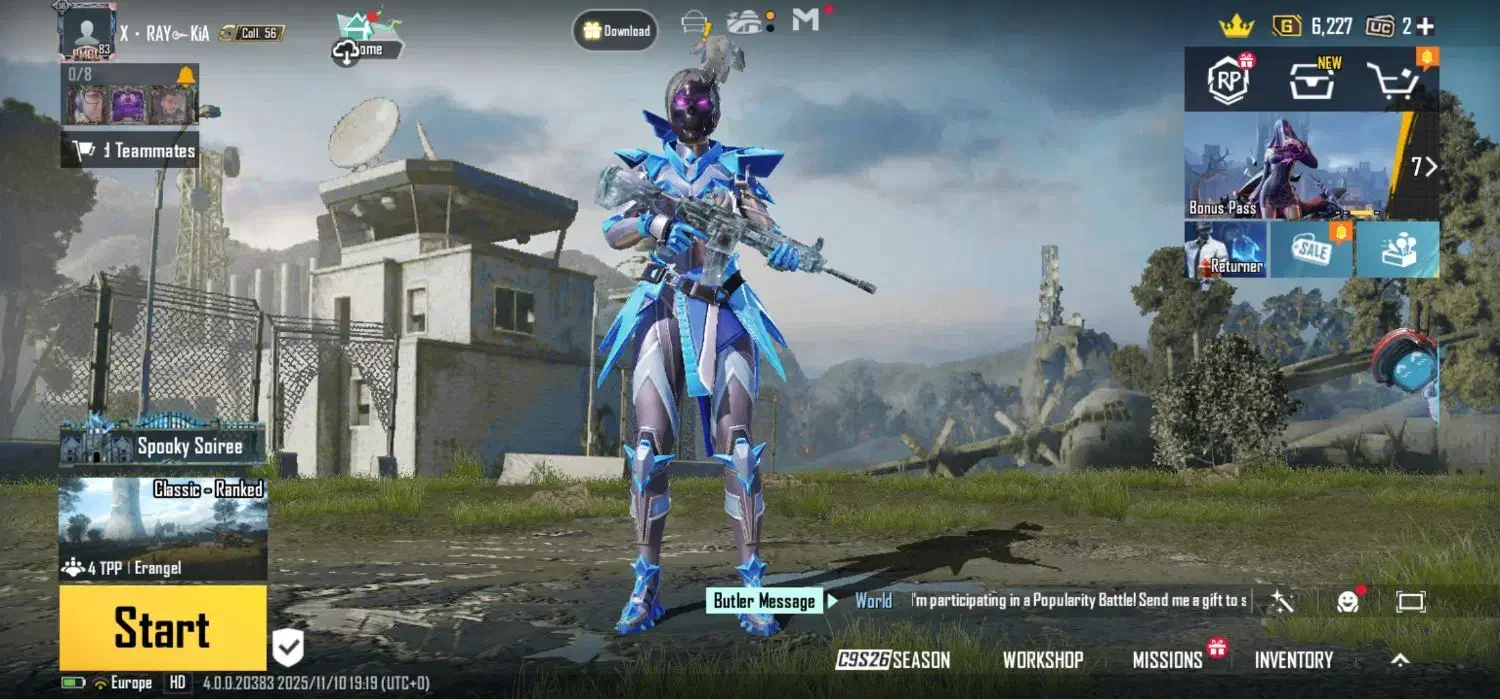The height and width of the screenshot is (699, 1500).
Task: Open the Inventory
Action: 1294,660
